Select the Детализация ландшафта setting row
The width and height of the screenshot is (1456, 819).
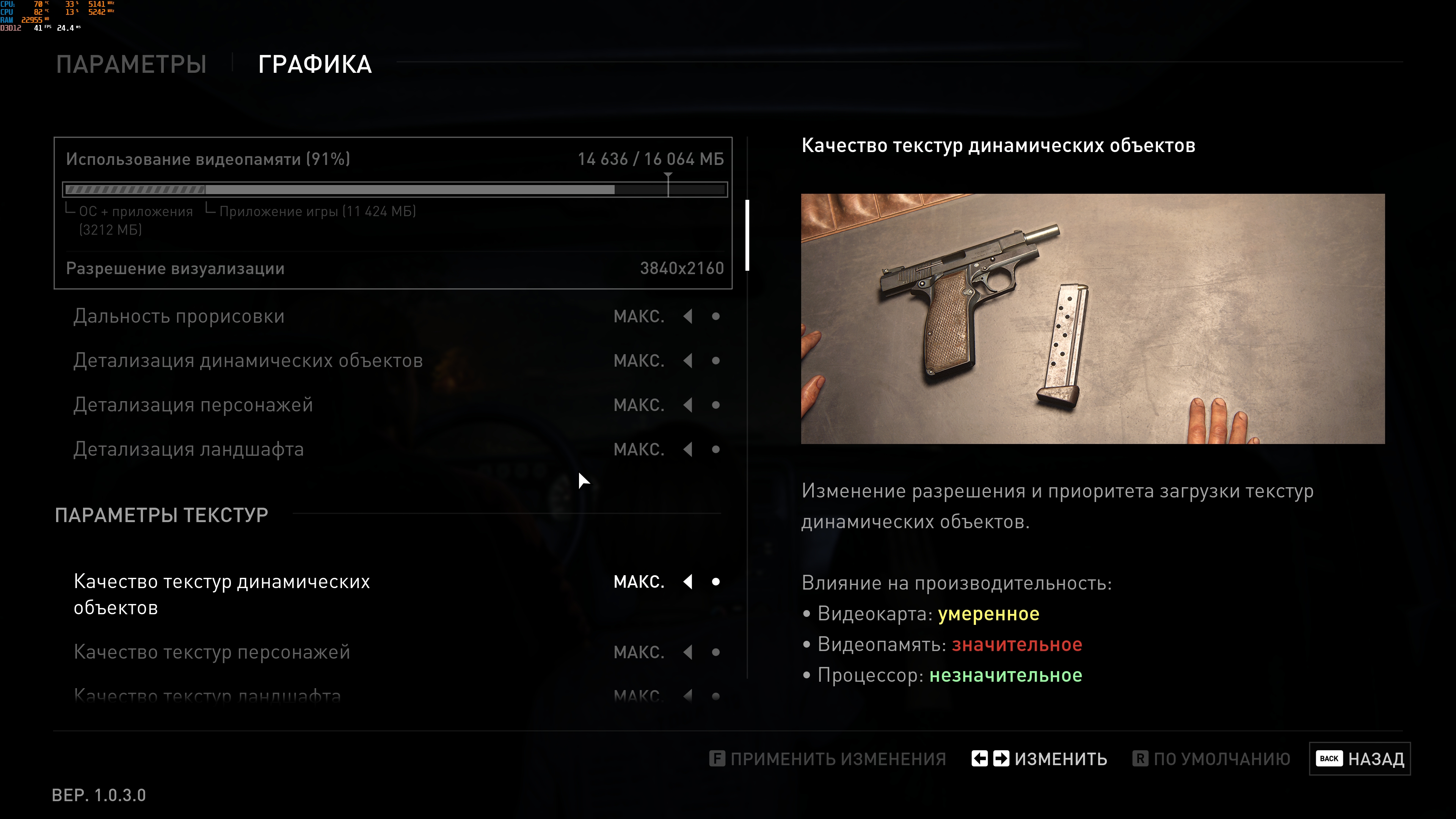[x=188, y=449]
